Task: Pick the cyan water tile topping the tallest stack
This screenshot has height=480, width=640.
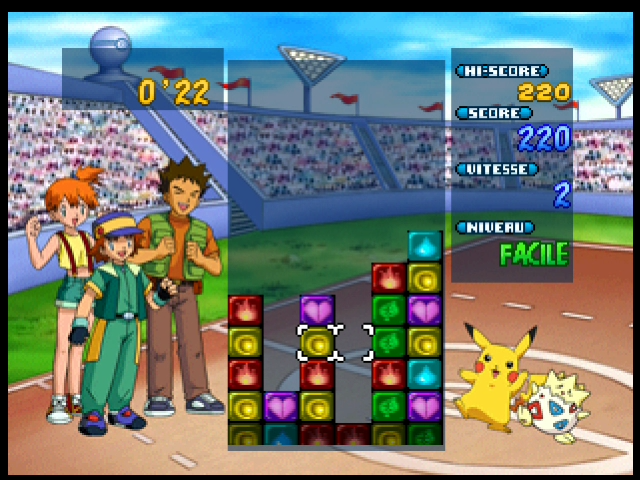Action: pyautogui.click(x=424, y=246)
